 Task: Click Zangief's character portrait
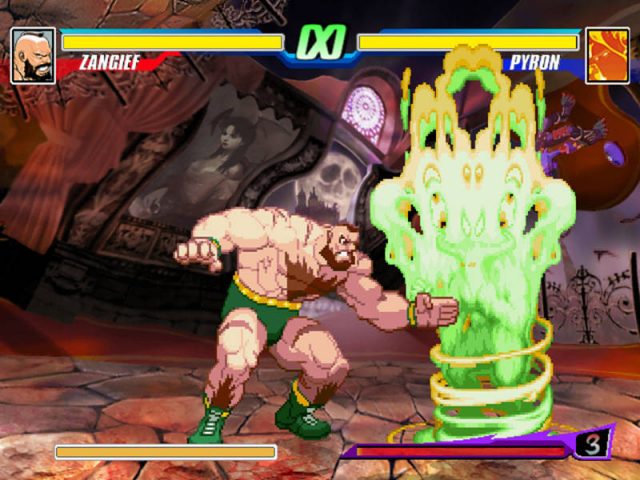(x=33, y=55)
